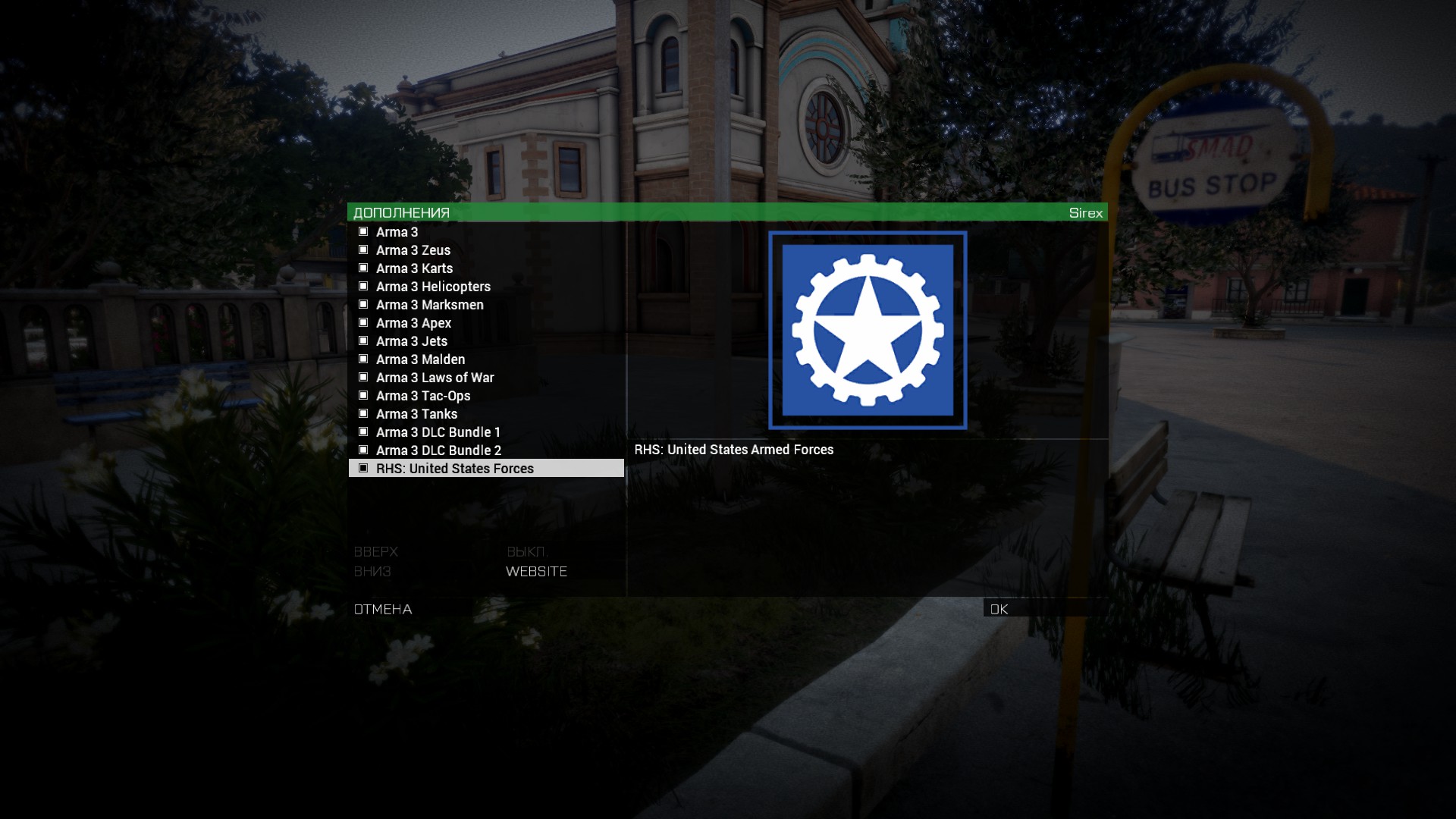The image size is (1456, 819).
Task: Select the Arma 3 Tac-Ops entry
Action: point(423,396)
